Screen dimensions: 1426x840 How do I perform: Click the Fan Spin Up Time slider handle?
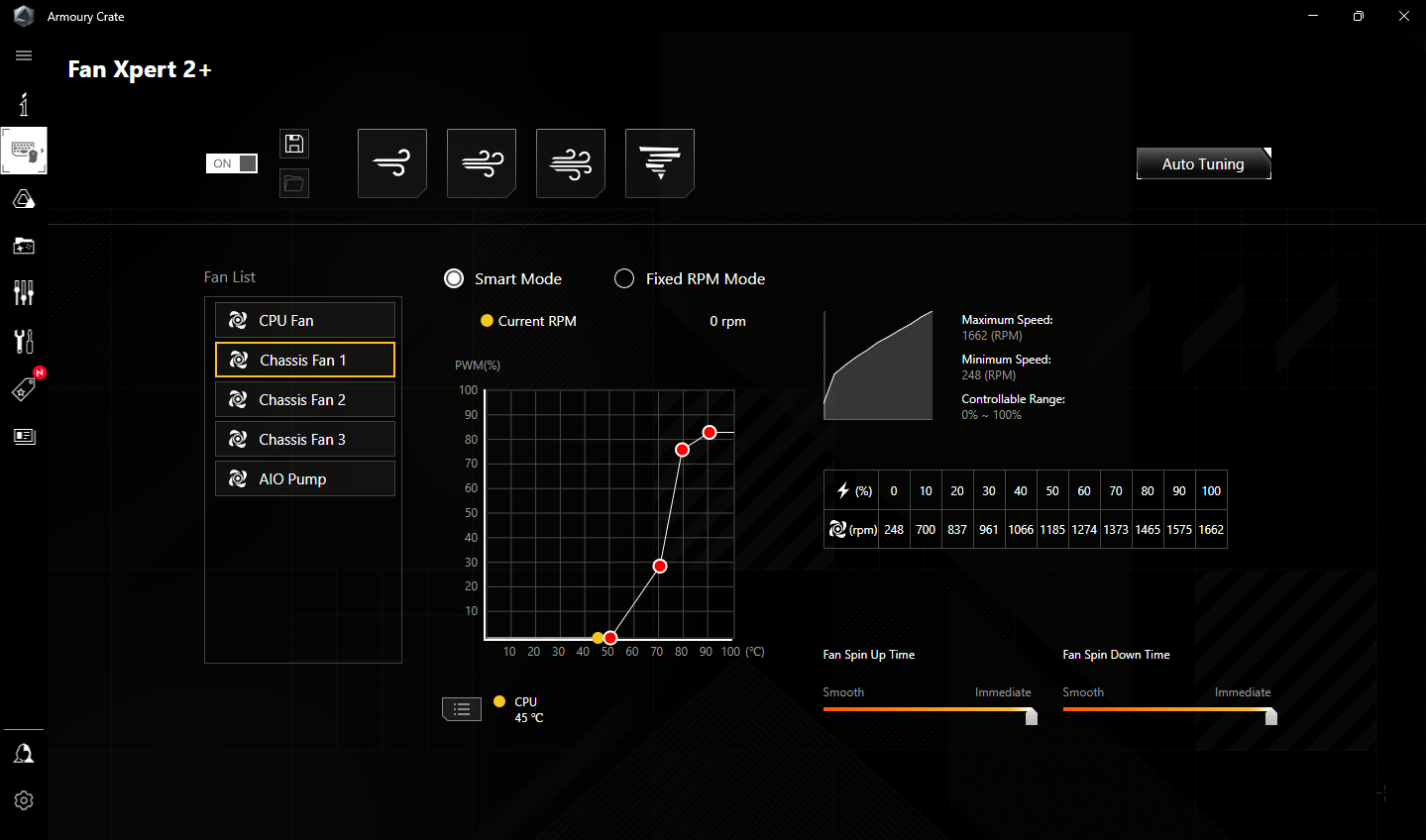pos(1032,716)
